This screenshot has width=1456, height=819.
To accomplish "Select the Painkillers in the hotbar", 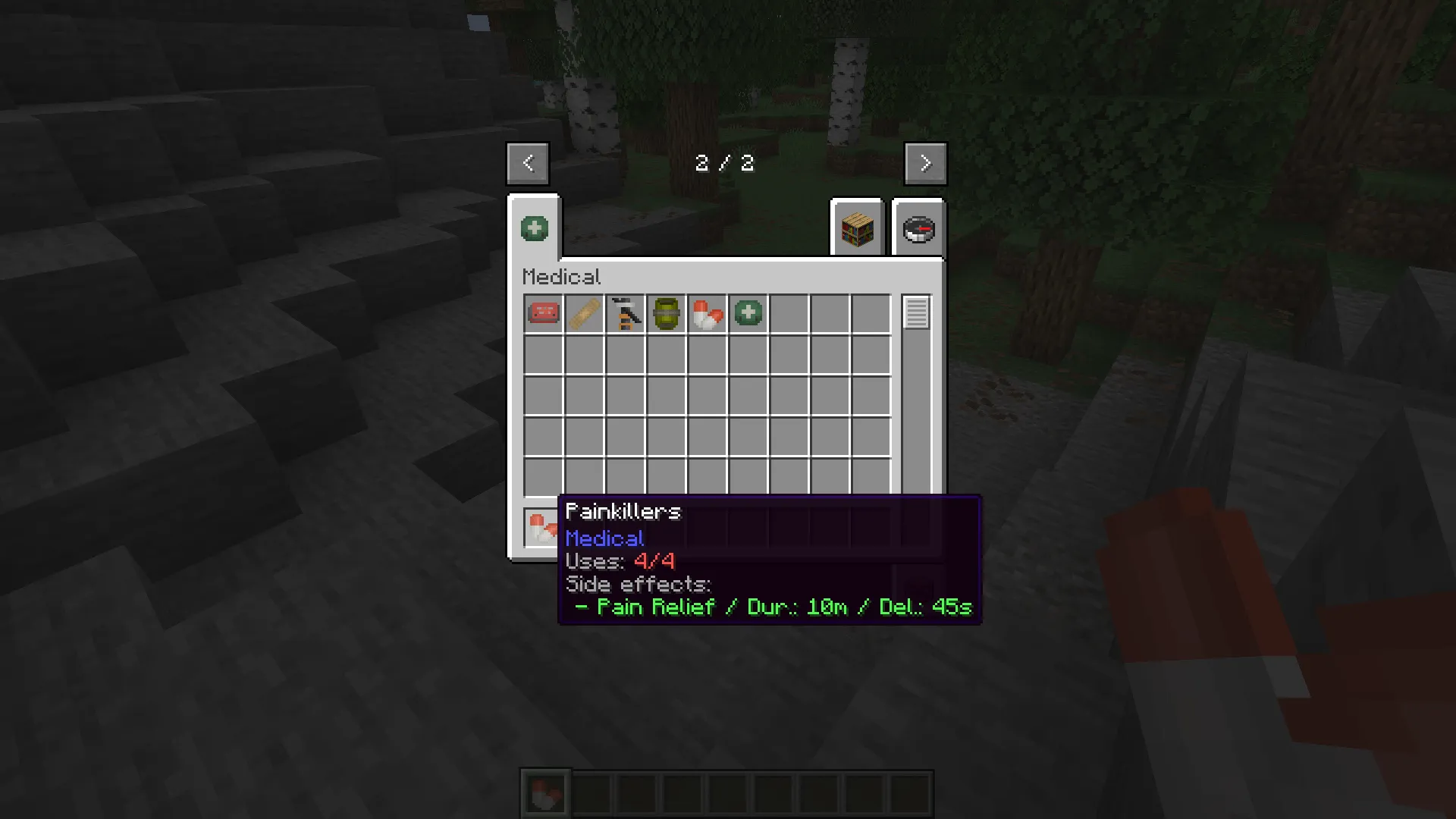I will [546, 793].
